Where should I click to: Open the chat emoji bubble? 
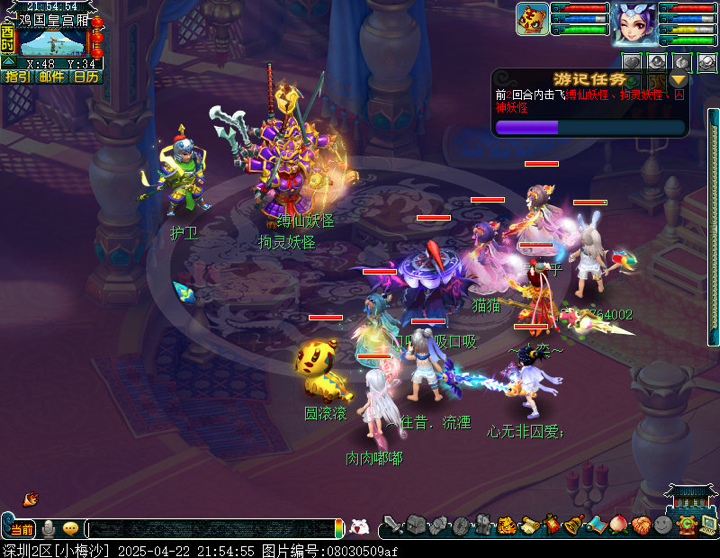[70, 528]
